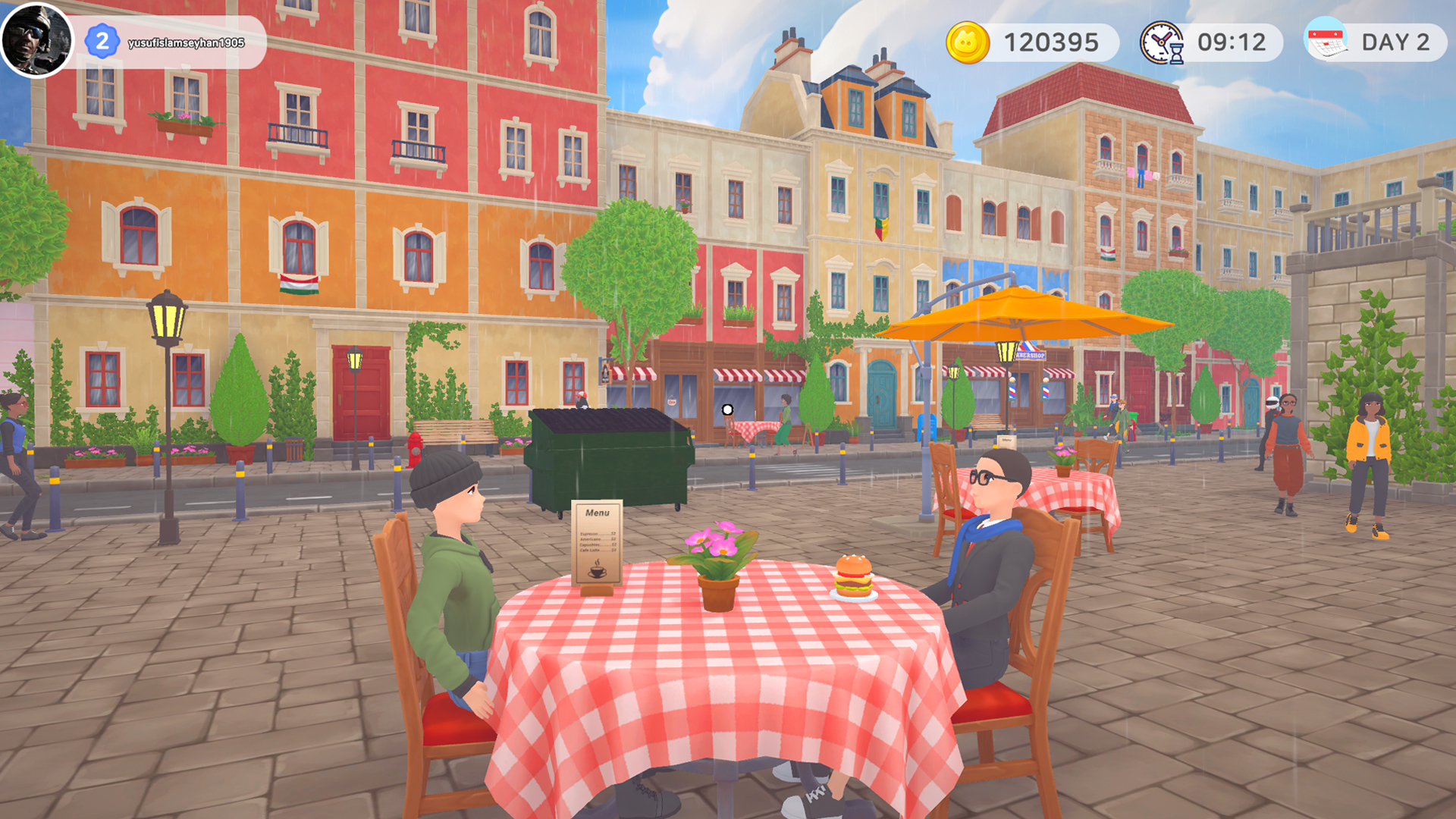This screenshot has height=819, width=1456.
Task: Click the coffee cup icon on the Menu card
Action: [x=598, y=572]
